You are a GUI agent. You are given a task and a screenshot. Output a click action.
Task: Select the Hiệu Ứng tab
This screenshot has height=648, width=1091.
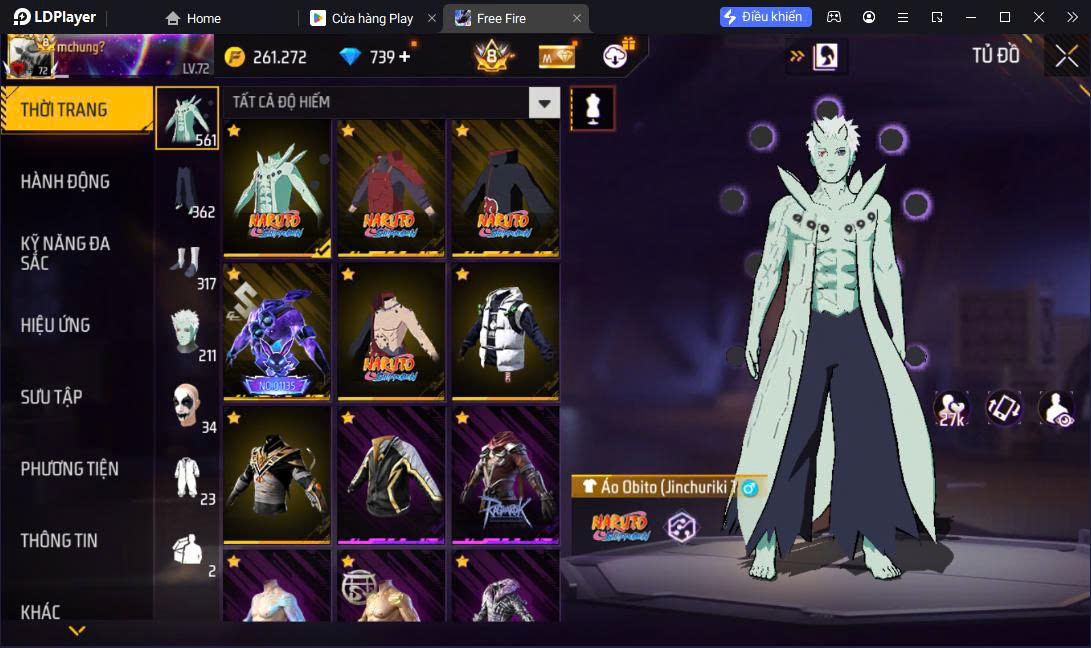pyautogui.click(x=56, y=325)
